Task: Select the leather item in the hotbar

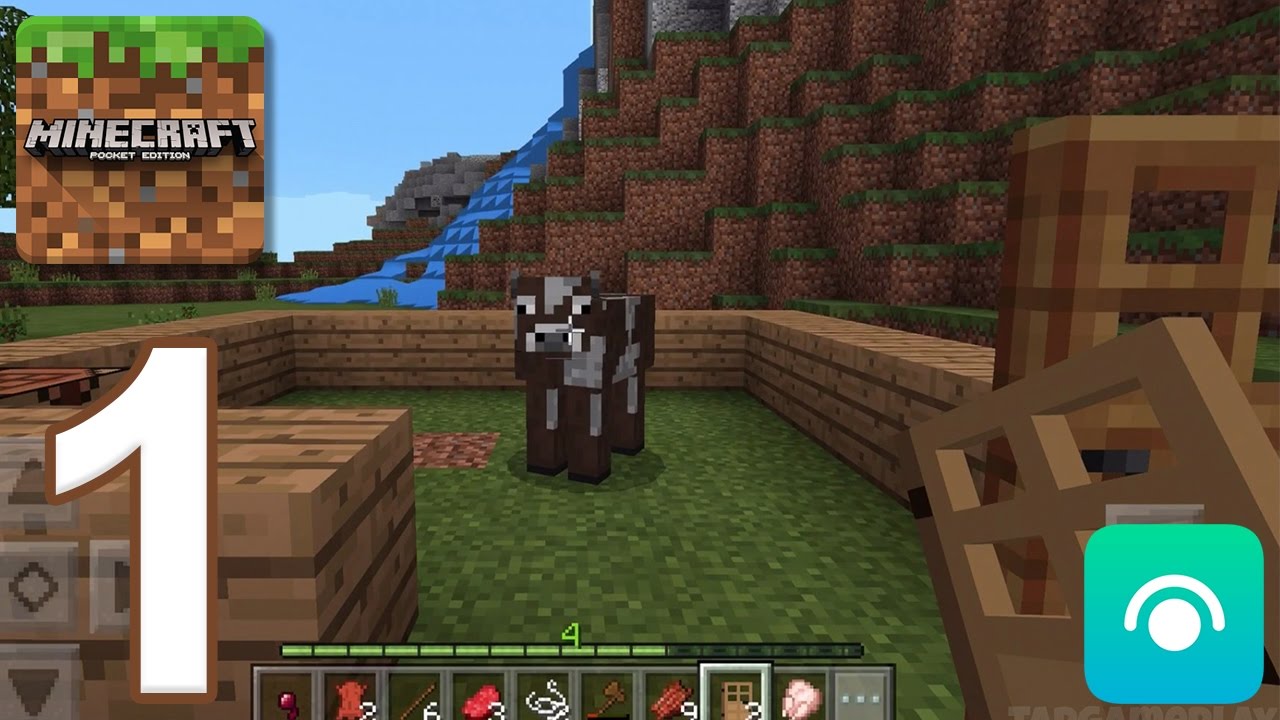Action: 352,695
